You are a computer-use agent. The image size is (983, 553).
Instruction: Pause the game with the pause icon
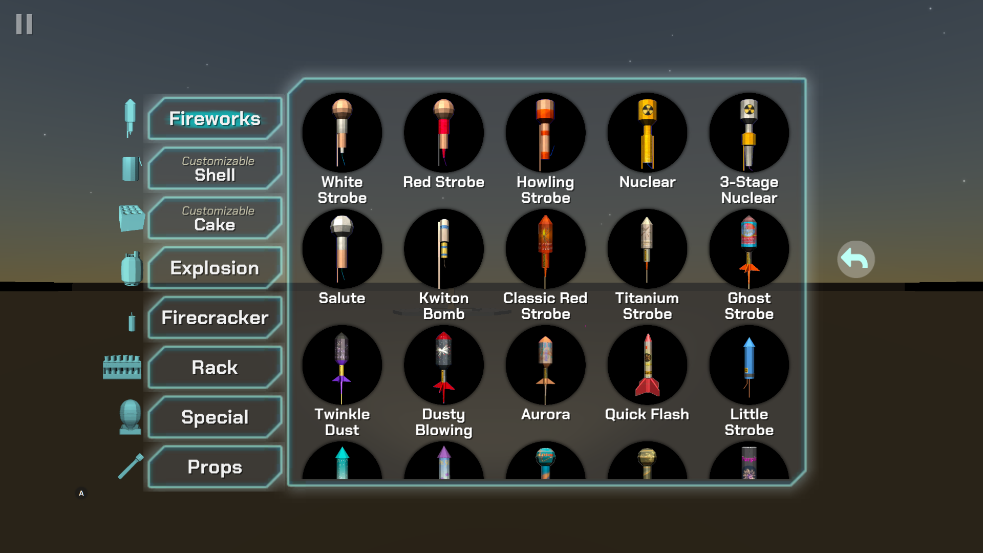pyautogui.click(x=24, y=24)
